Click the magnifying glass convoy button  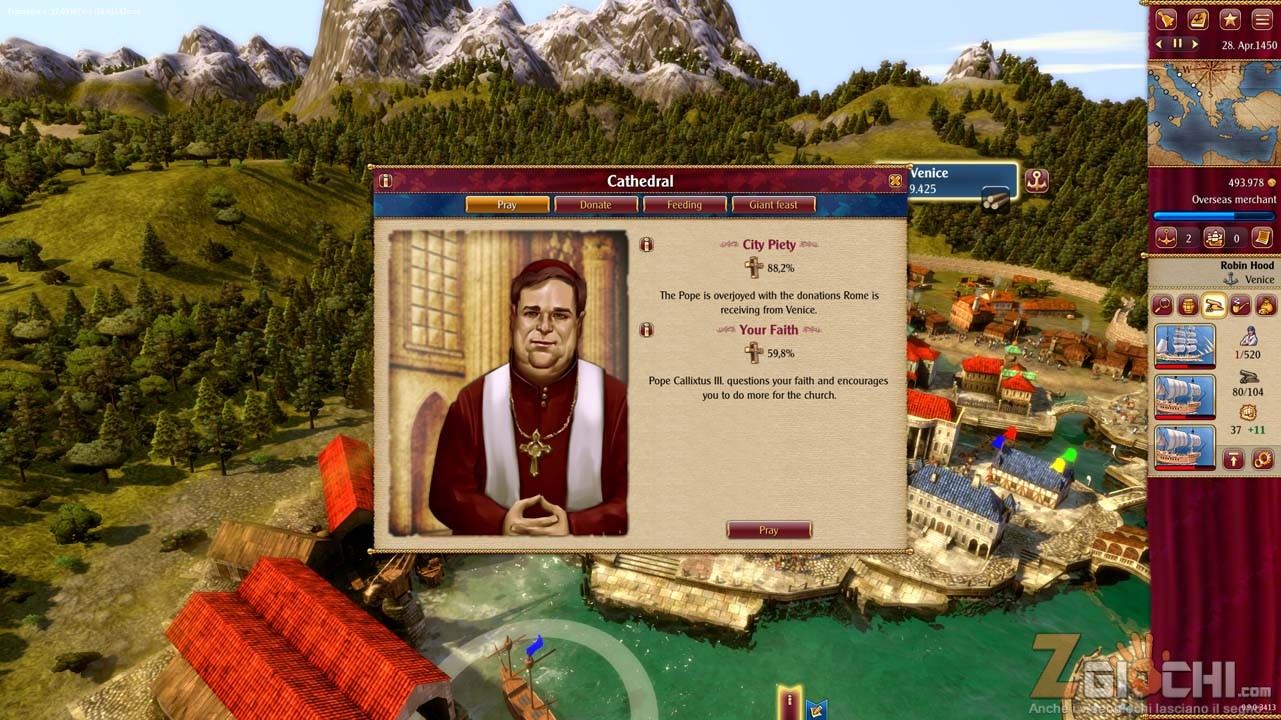tap(1162, 306)
